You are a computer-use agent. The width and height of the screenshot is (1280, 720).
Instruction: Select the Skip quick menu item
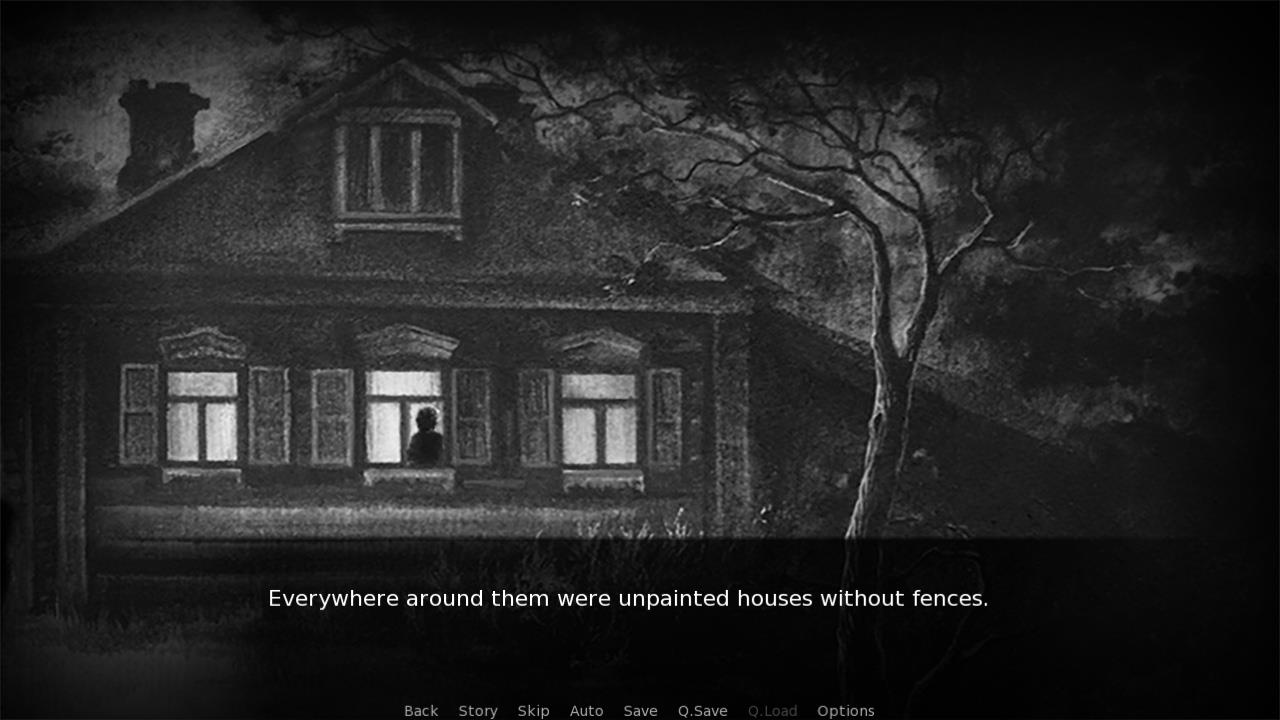click(533, 710)
